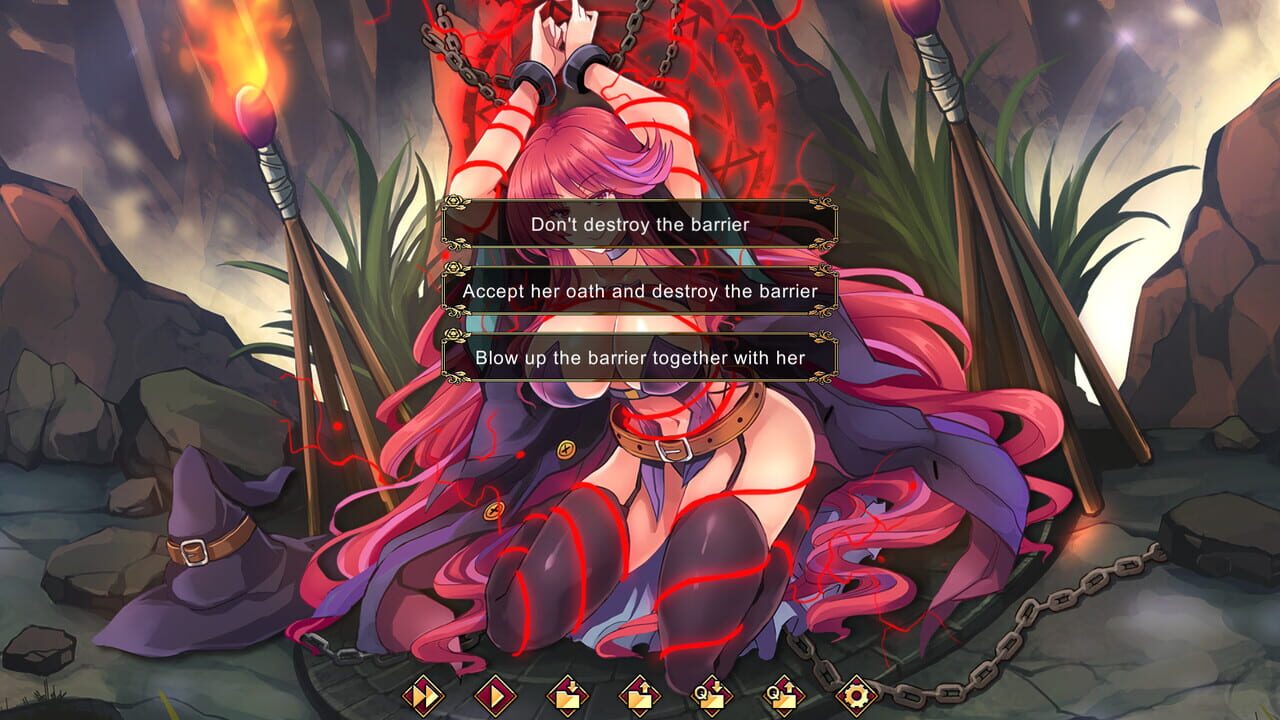
Task: Click the gem ornament left of the third choice
Action: 452,335
